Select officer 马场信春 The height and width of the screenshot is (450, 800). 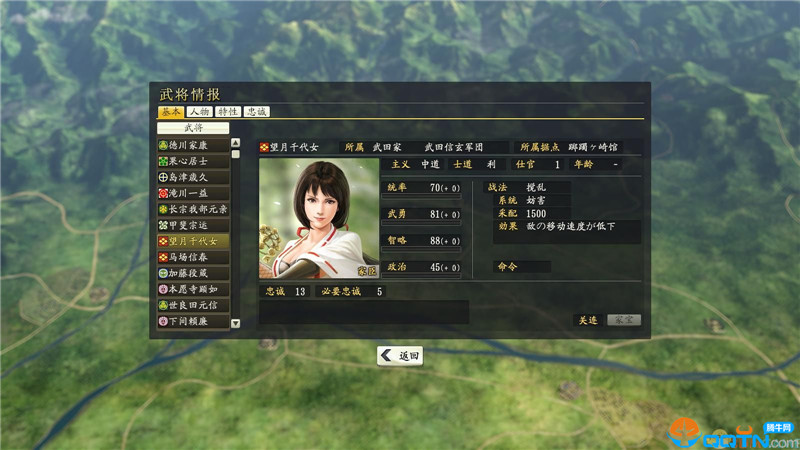click(193, 257)
